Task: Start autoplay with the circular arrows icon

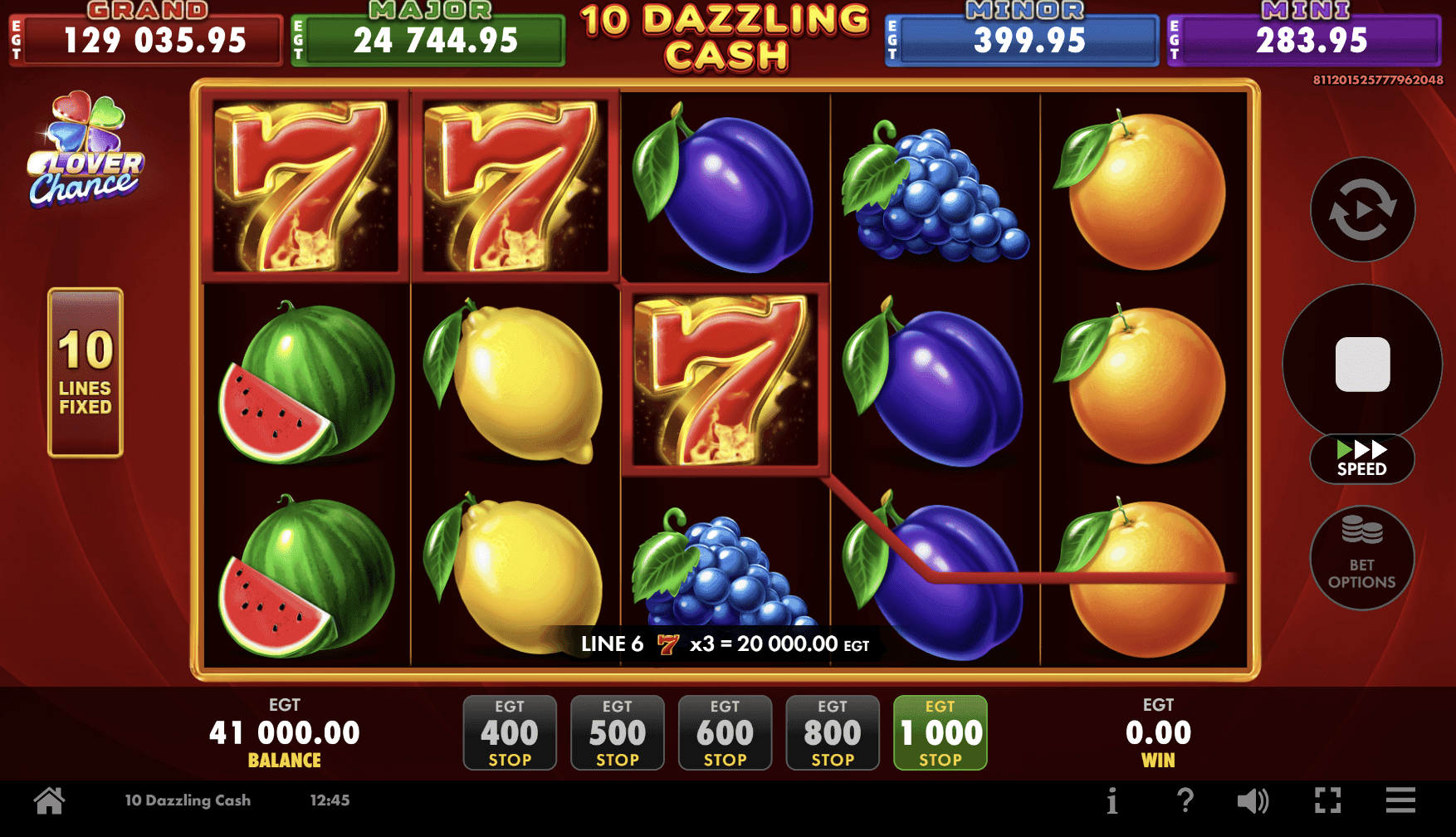Action: [x=1362, y=210]
